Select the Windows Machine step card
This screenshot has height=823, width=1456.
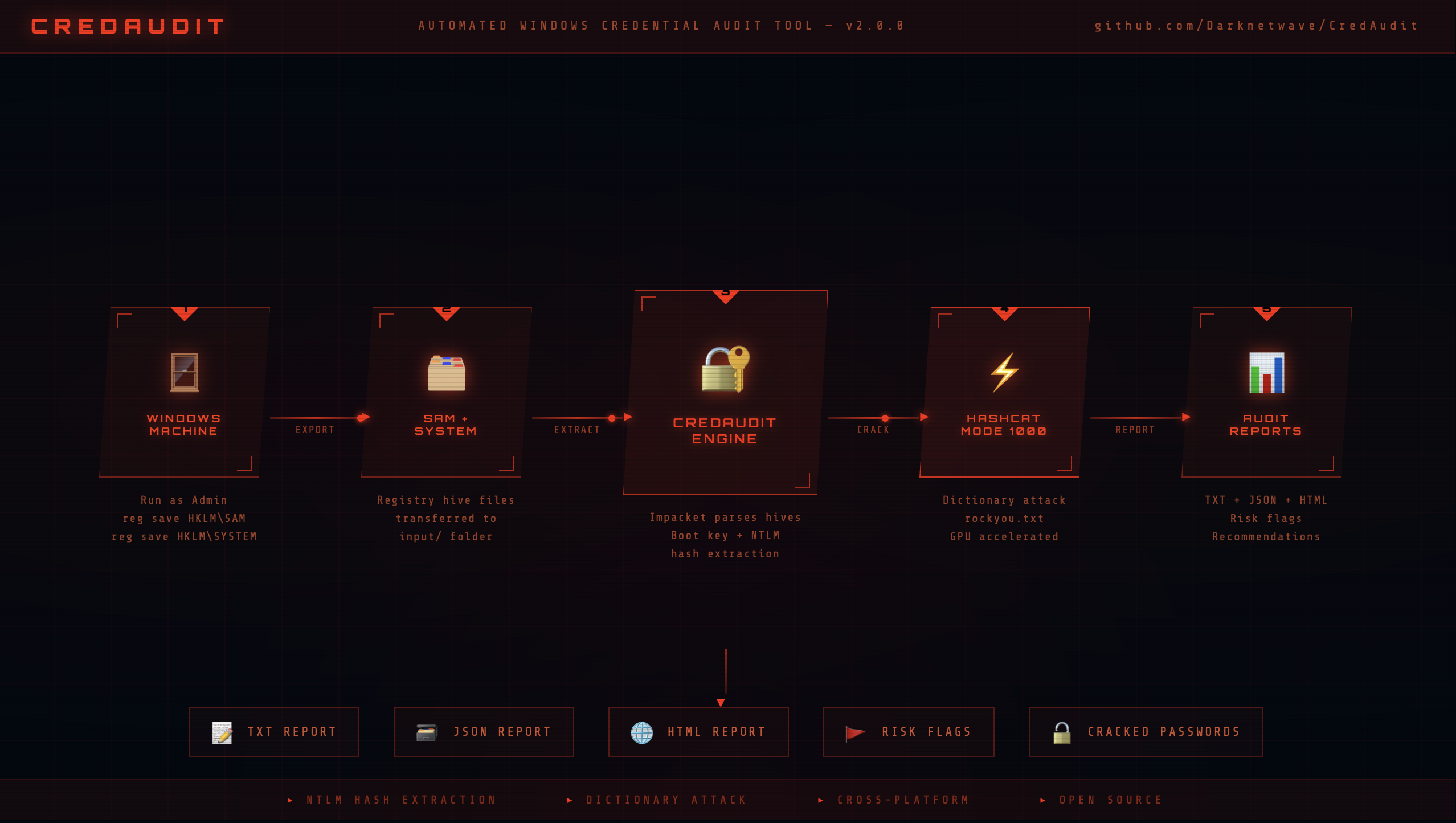tap(184, 392)
